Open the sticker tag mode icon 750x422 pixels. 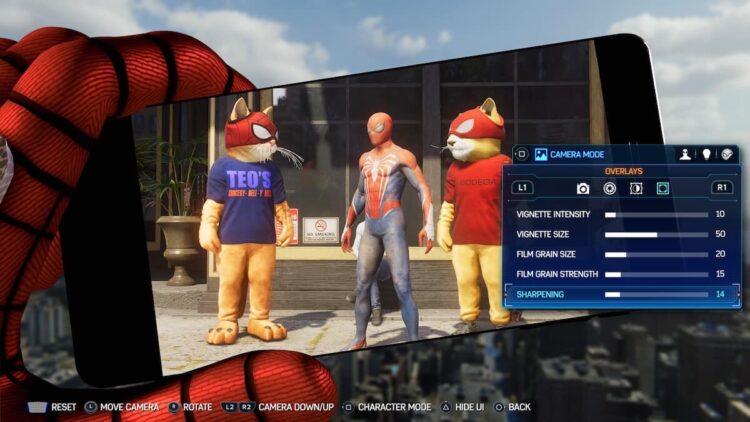tap(727, 154)
